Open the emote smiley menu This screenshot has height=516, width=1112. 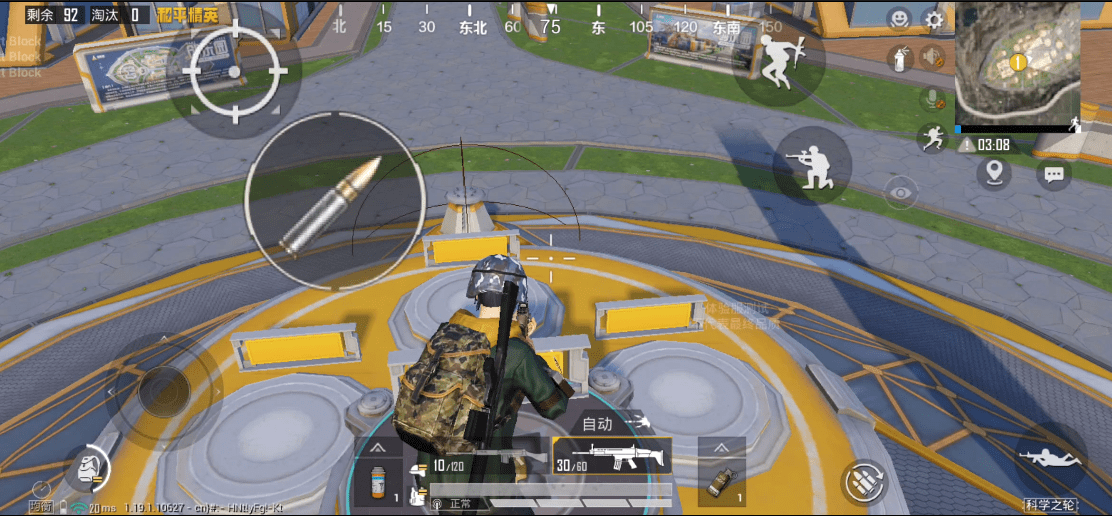click(x=900, y=20)
